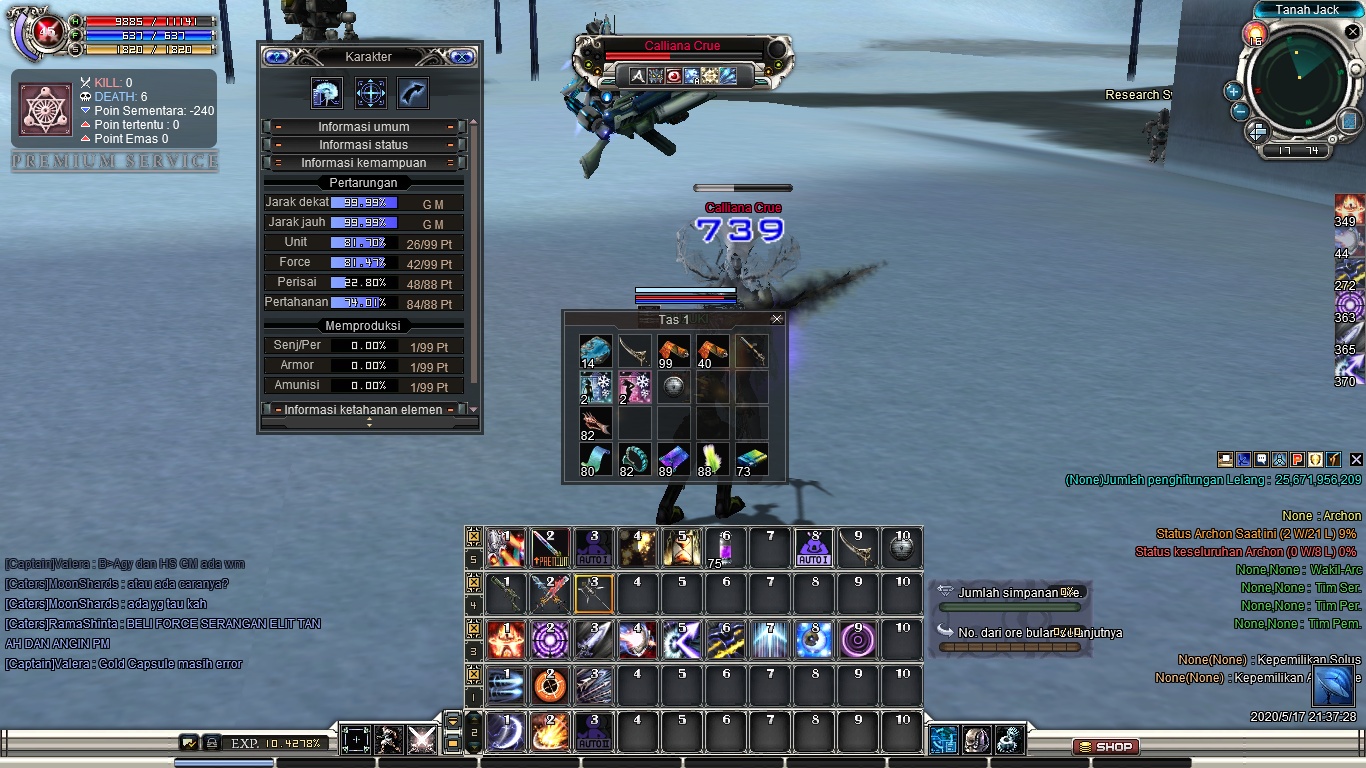
Task: Toggle the PRACTICE skill in hotbar slot 2
Action: pyautogui.click(x=548, y=546)
